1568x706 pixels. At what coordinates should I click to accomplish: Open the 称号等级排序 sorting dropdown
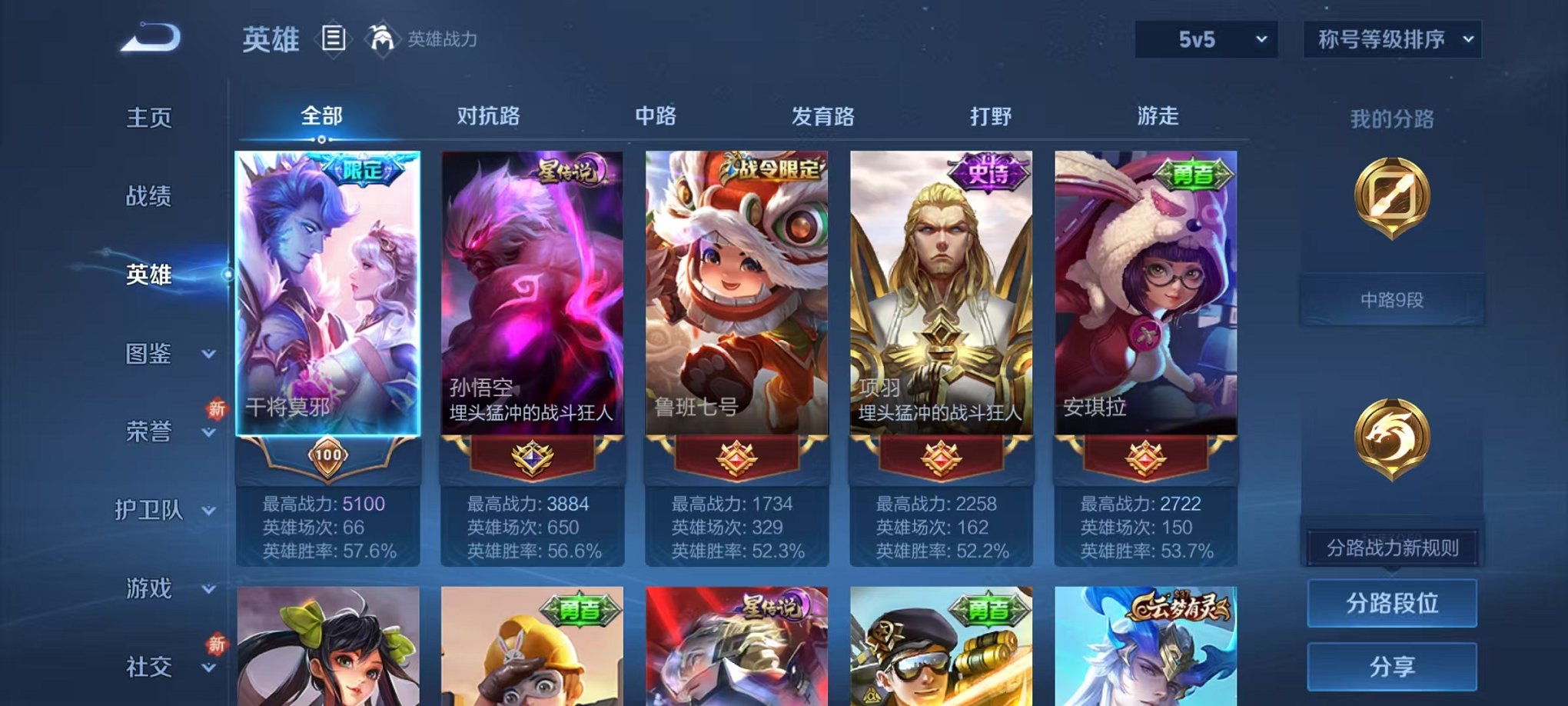click(x=1391, y=37)
